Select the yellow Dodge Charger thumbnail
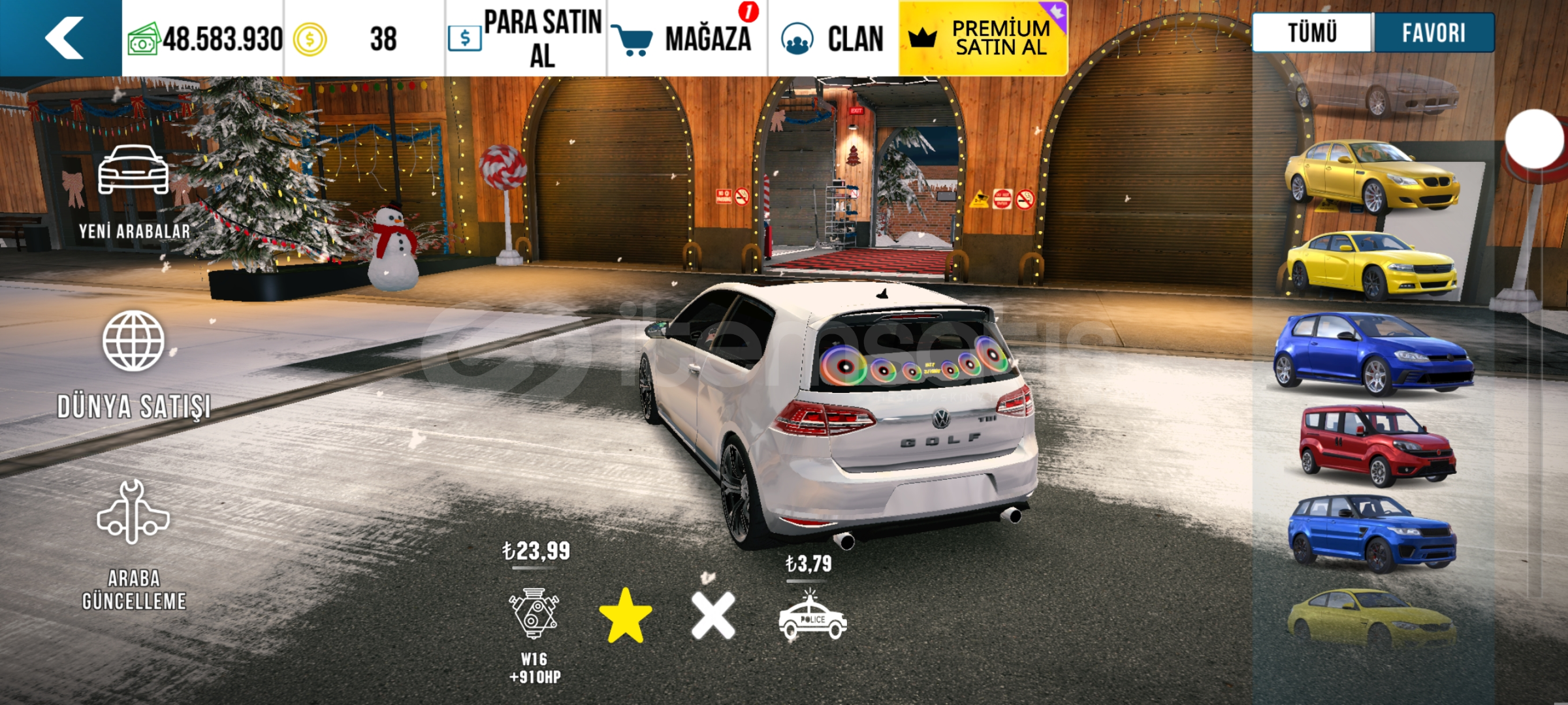Viewport: 1568px width, 705px height. (1371, 266)
